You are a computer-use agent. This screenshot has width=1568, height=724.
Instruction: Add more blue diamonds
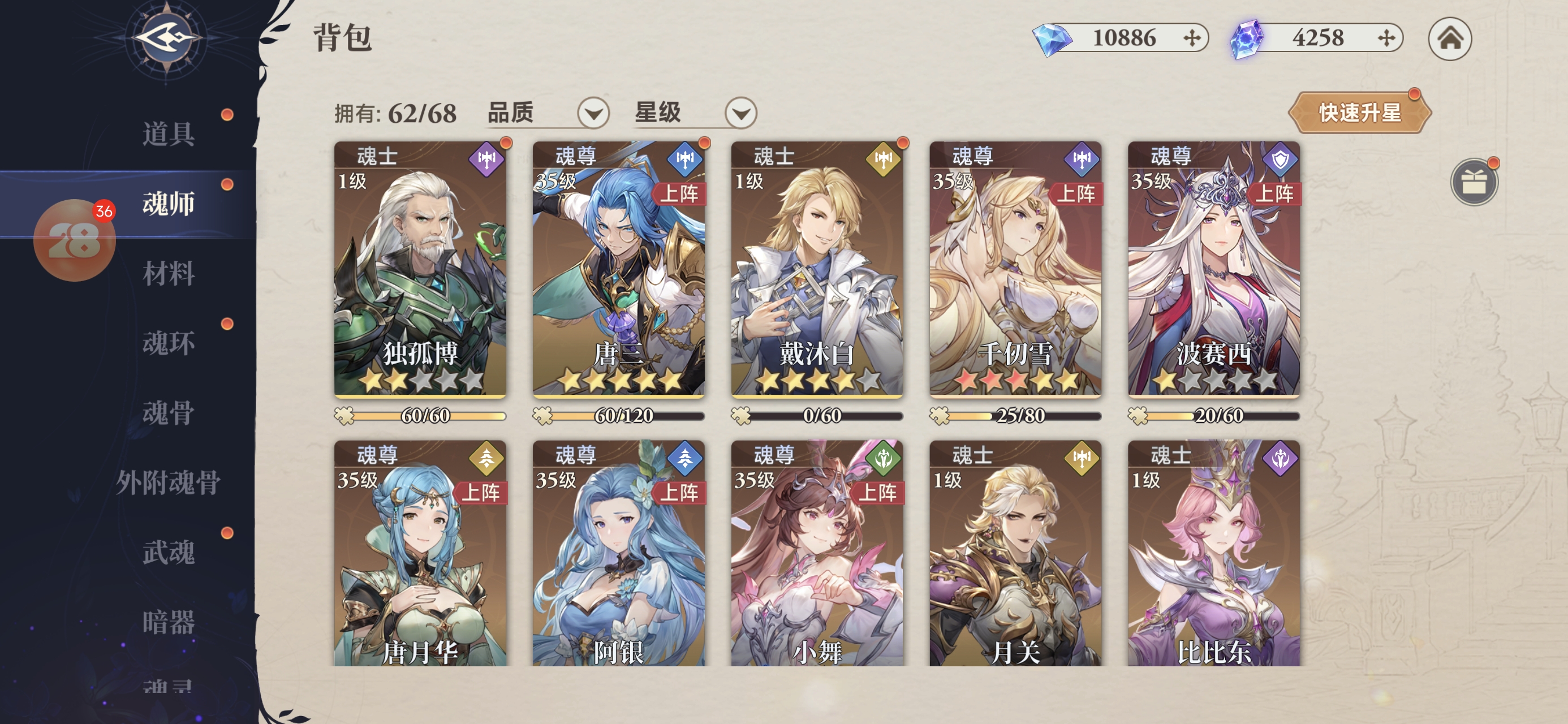pos(1191,38)
